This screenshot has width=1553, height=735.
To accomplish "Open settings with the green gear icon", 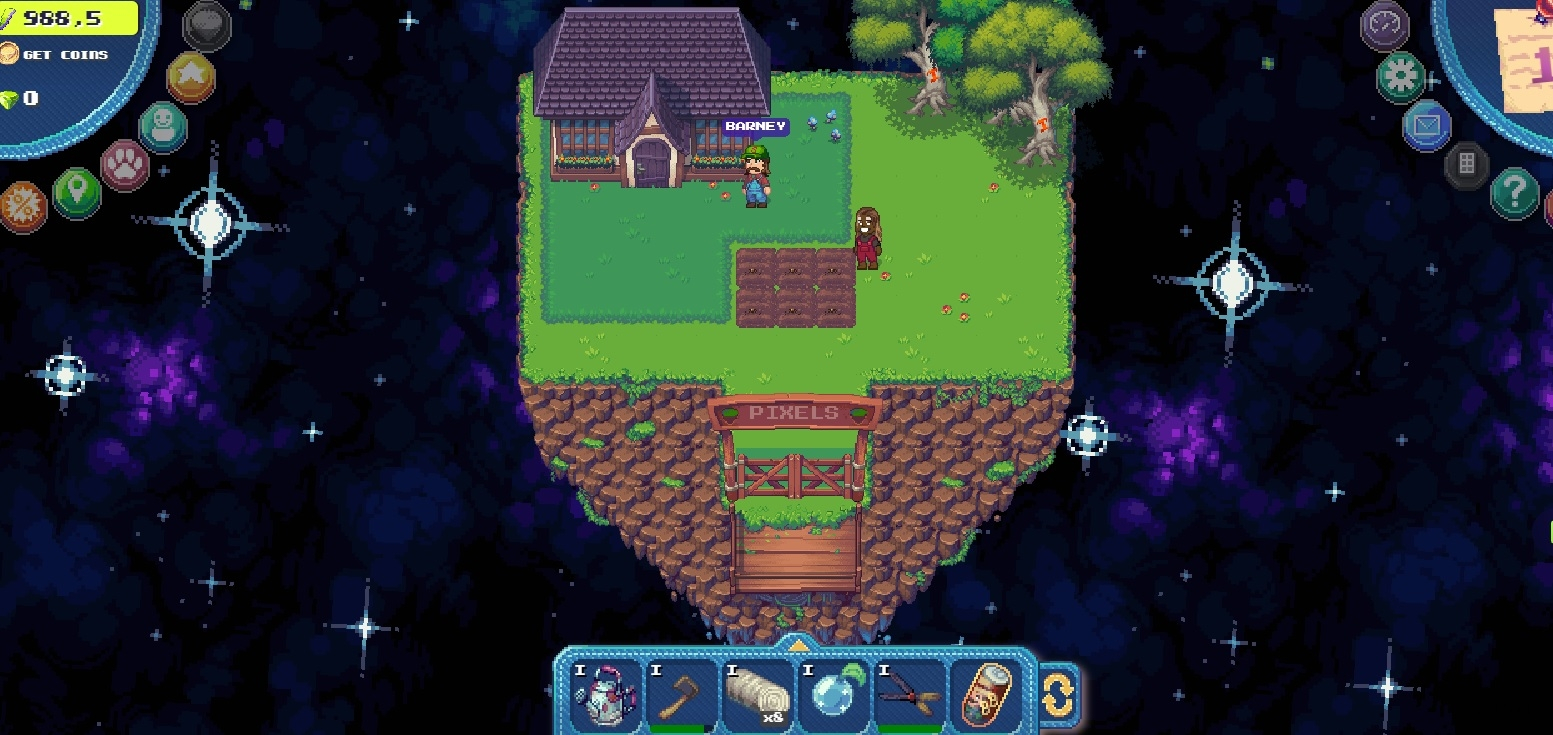I will 1400,77.
